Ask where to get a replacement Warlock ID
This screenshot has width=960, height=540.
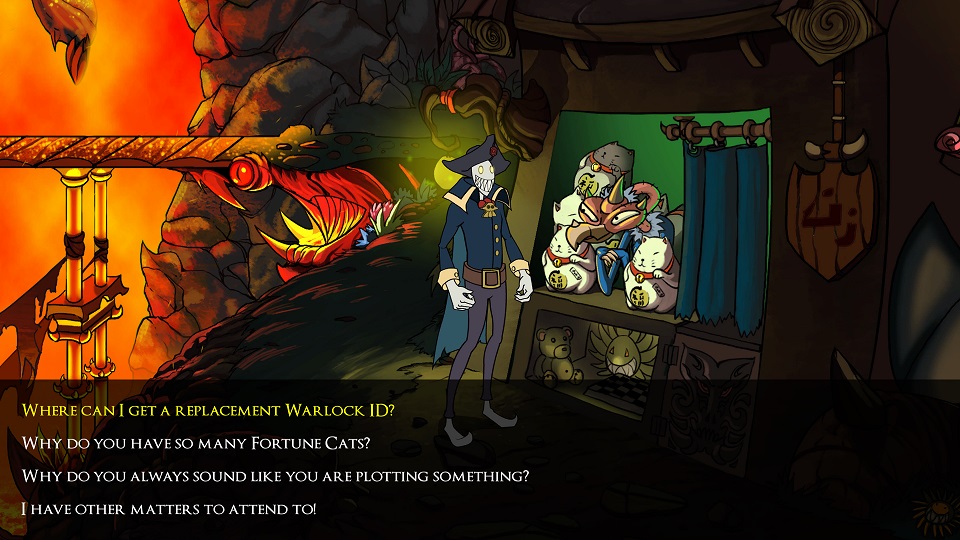click(x=208, y=410)
